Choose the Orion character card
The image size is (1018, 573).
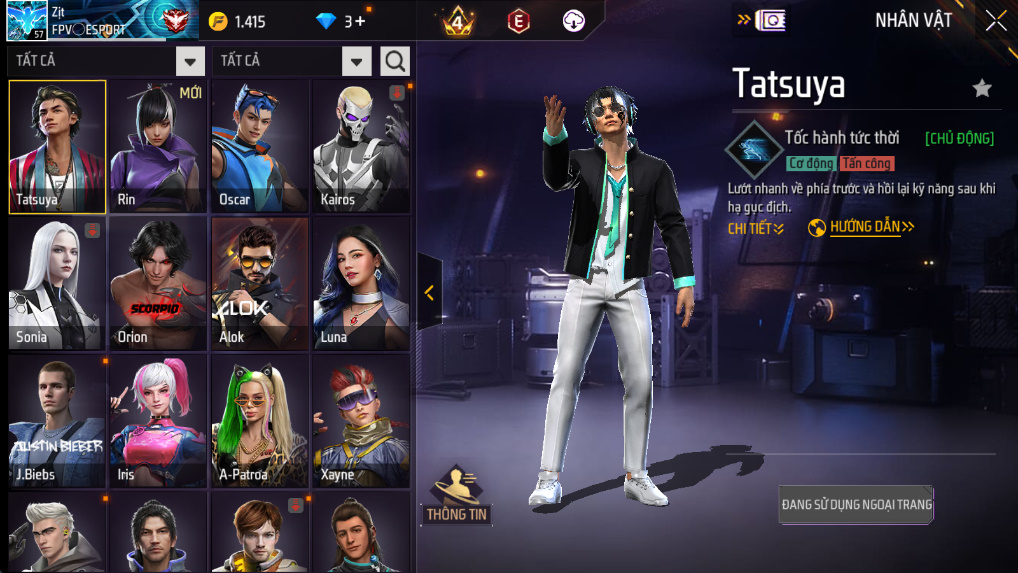click(x=158, y=284)
